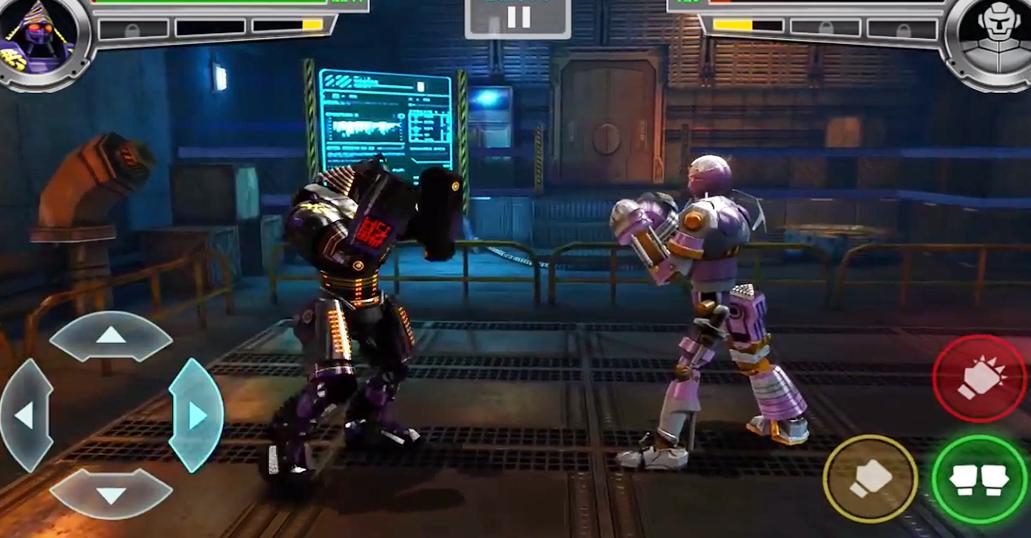Pause the fight with the pause button

(x=518, y=17)
